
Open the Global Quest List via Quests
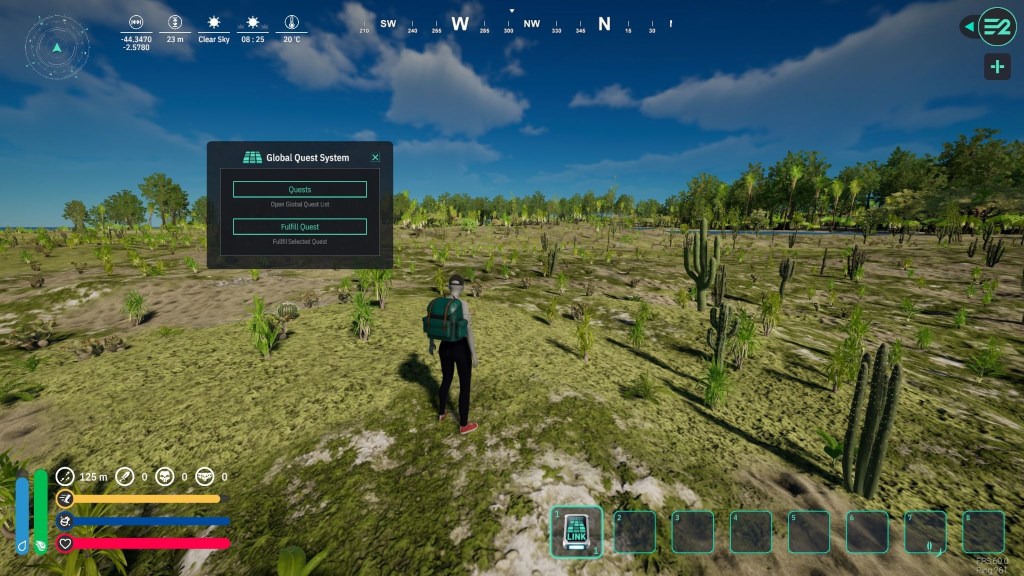(x=299, y=189)
